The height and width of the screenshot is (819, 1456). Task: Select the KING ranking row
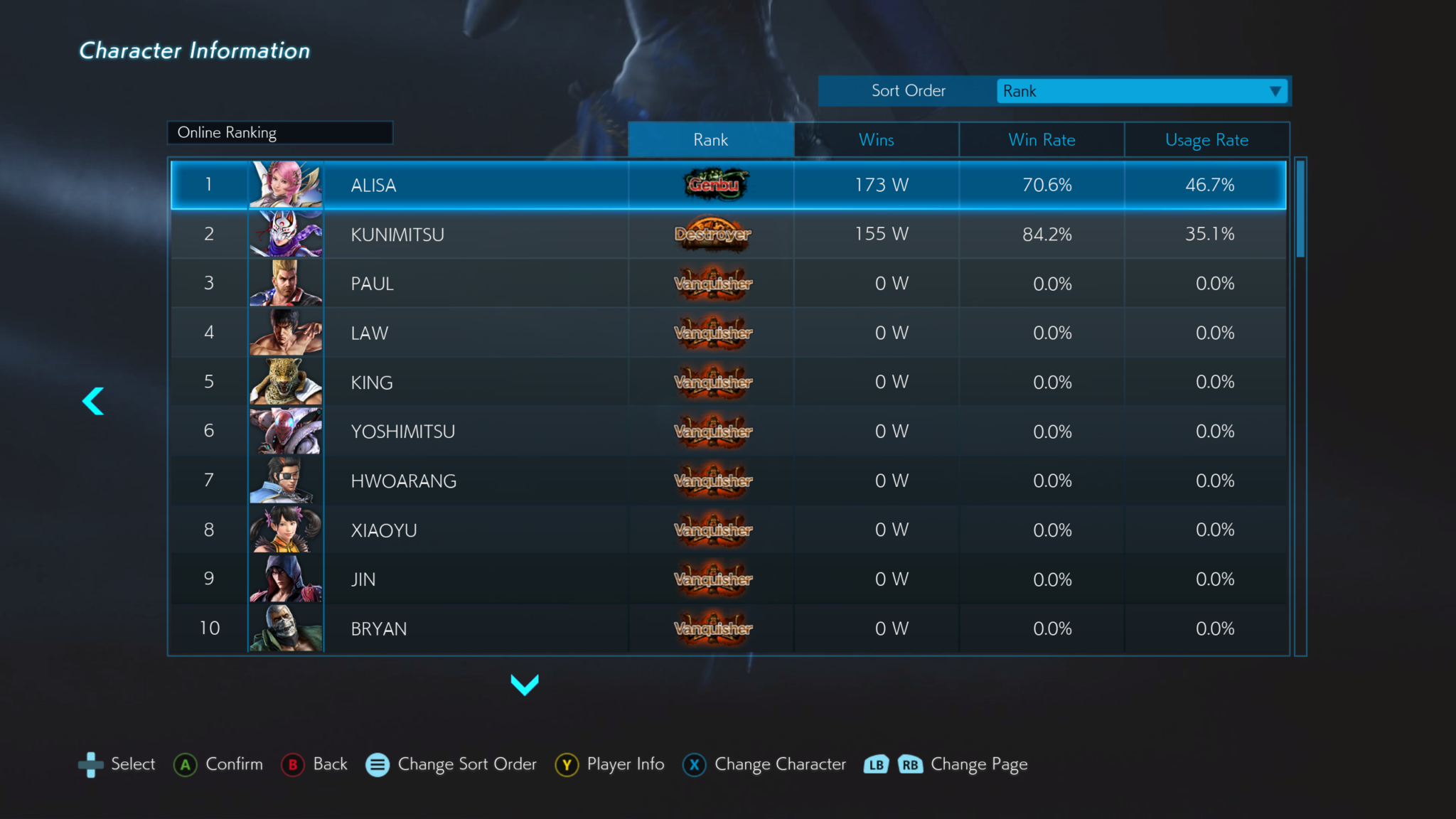pos(728,382)
